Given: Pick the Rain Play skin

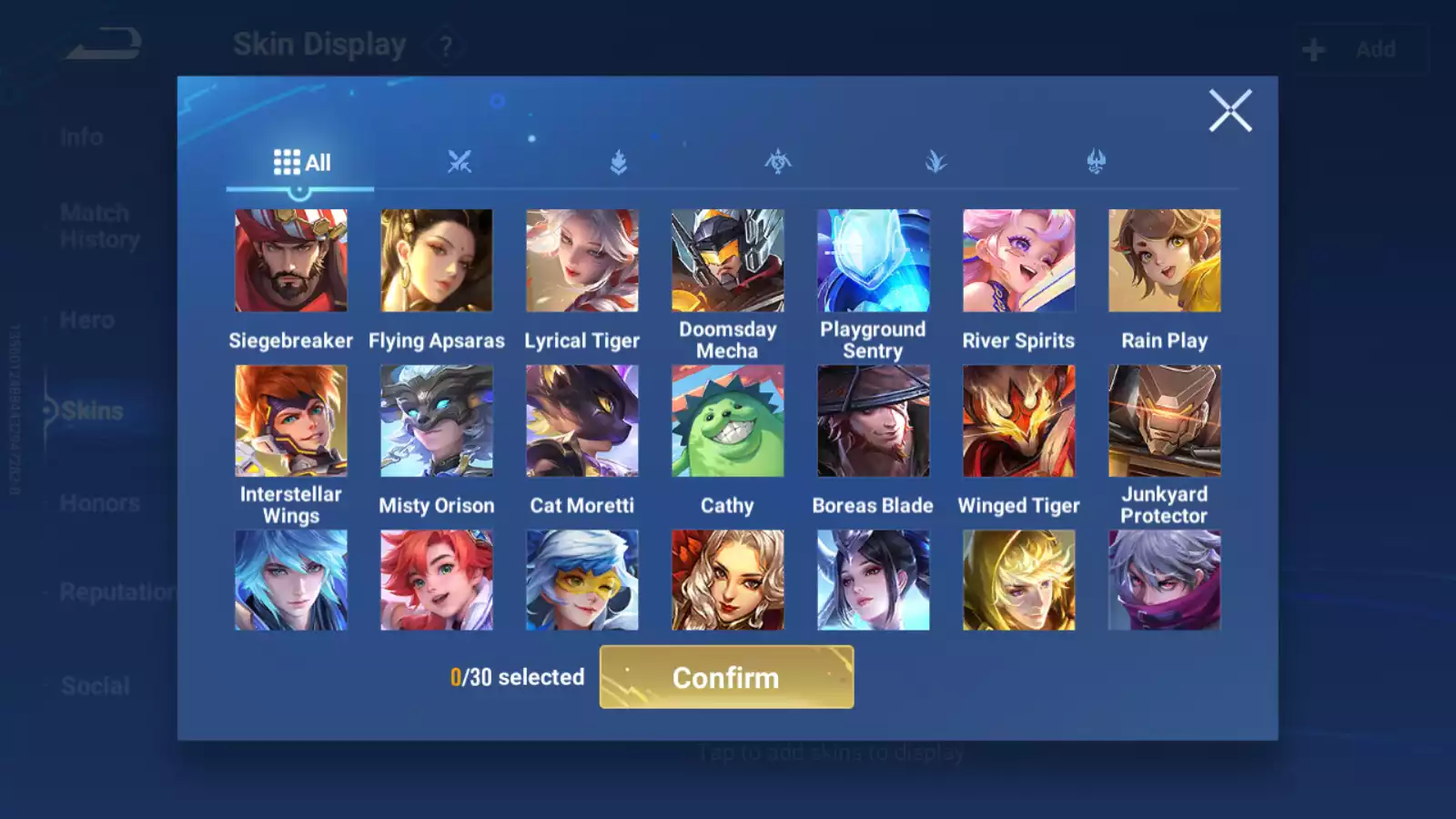Looking at the screenshot, I should click(x=1165, y=261).
